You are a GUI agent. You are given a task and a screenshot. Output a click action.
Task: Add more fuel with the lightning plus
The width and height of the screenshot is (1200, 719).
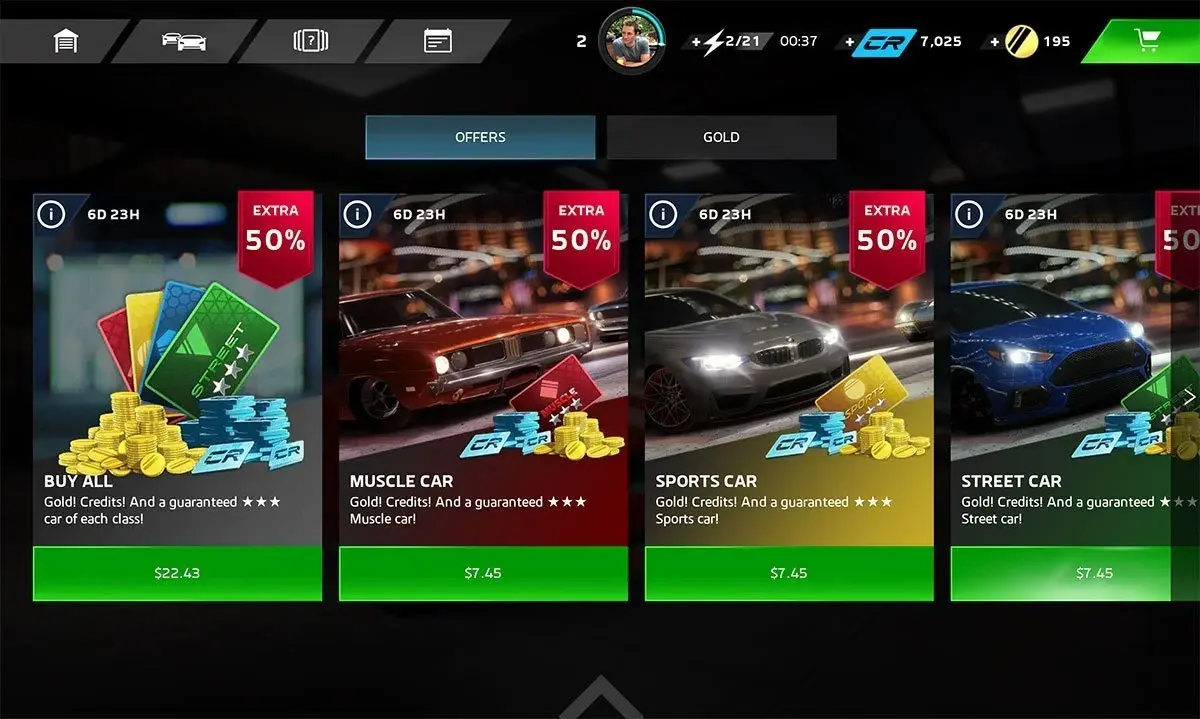[697, 42]
